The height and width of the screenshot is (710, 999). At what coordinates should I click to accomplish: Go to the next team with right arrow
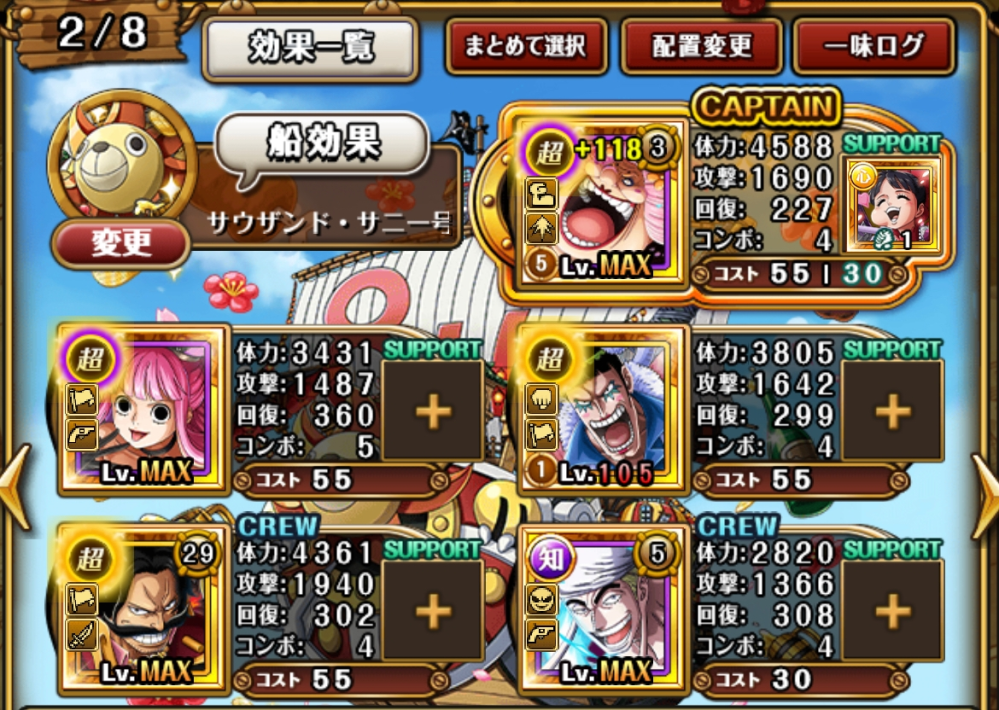click(984, 487)
